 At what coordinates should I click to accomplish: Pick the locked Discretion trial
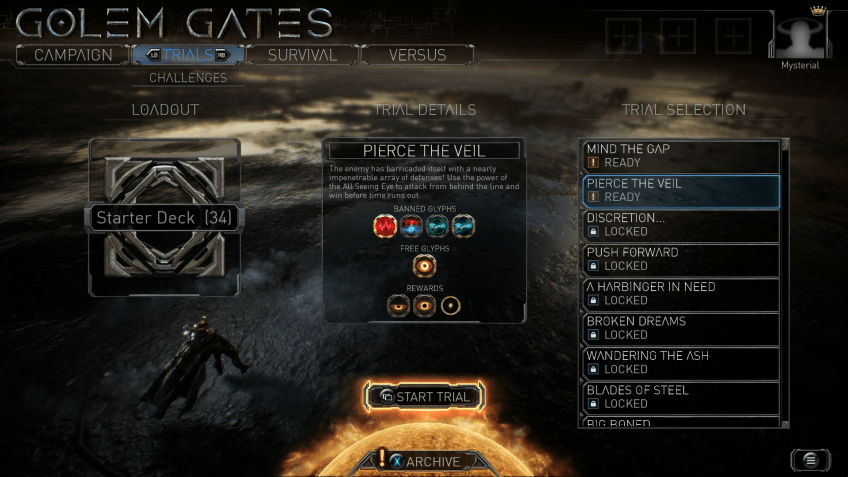(x=680, y=225)
